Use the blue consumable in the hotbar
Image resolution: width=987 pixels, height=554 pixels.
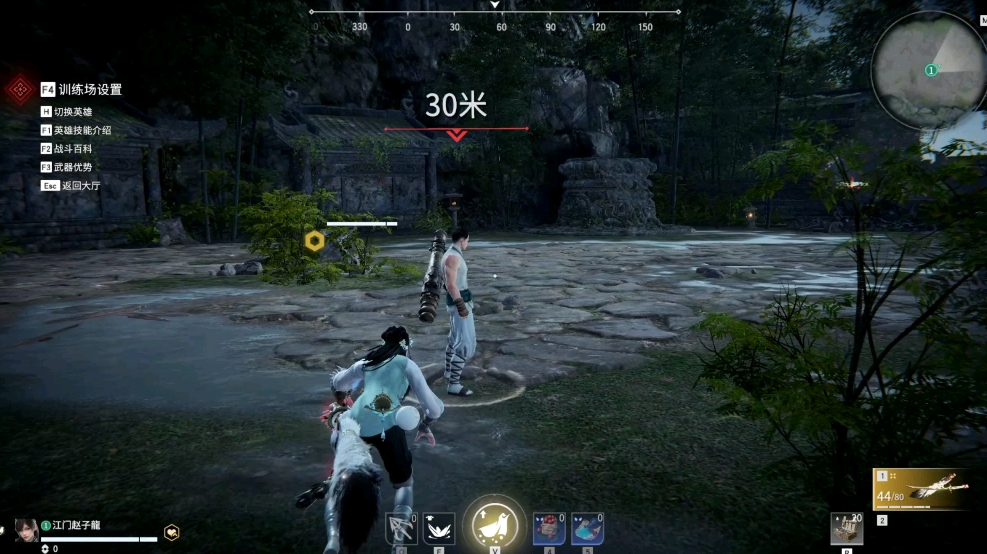tap(587, 528)
